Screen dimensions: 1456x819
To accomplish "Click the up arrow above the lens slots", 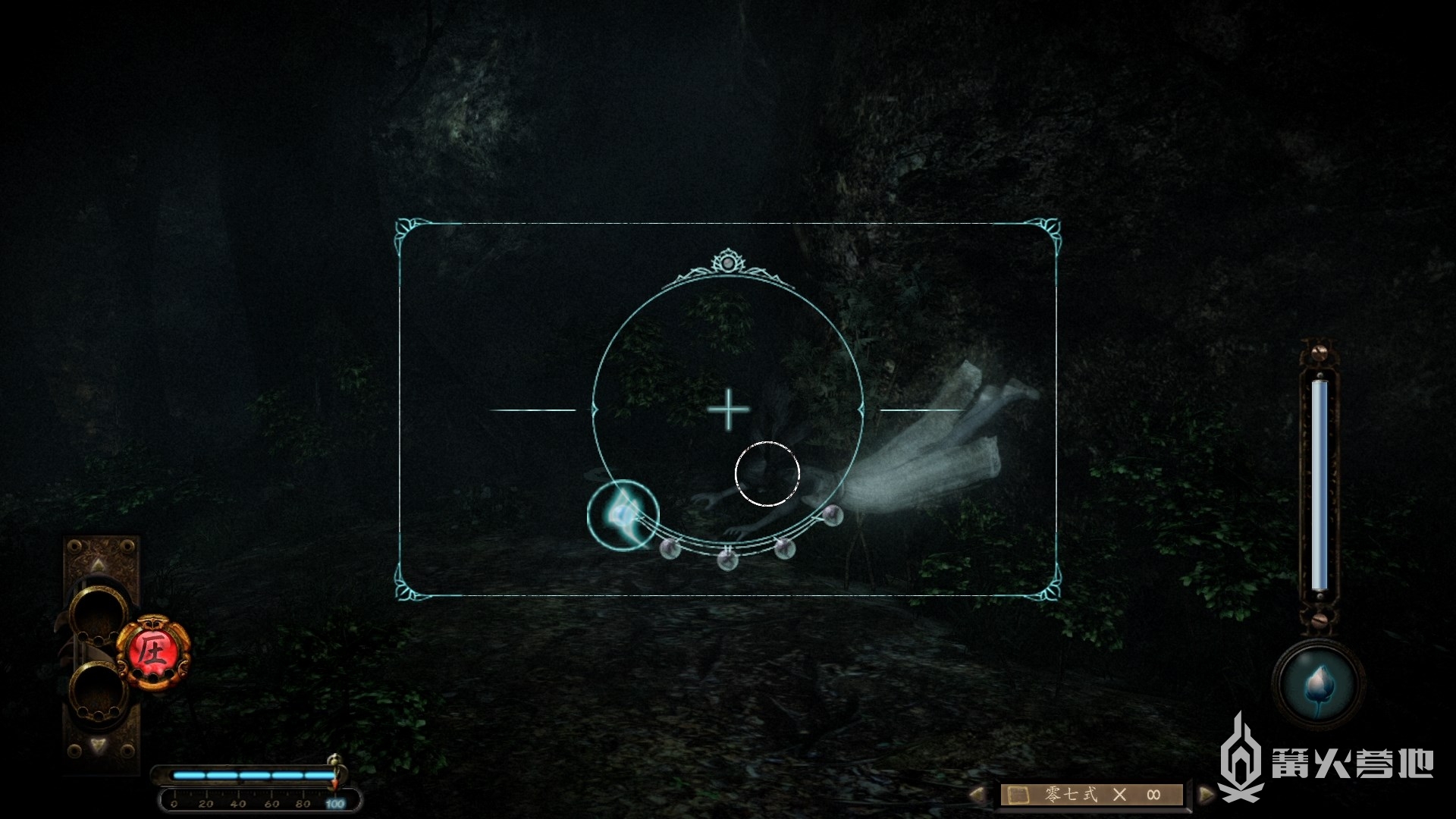I will (99, 565).
